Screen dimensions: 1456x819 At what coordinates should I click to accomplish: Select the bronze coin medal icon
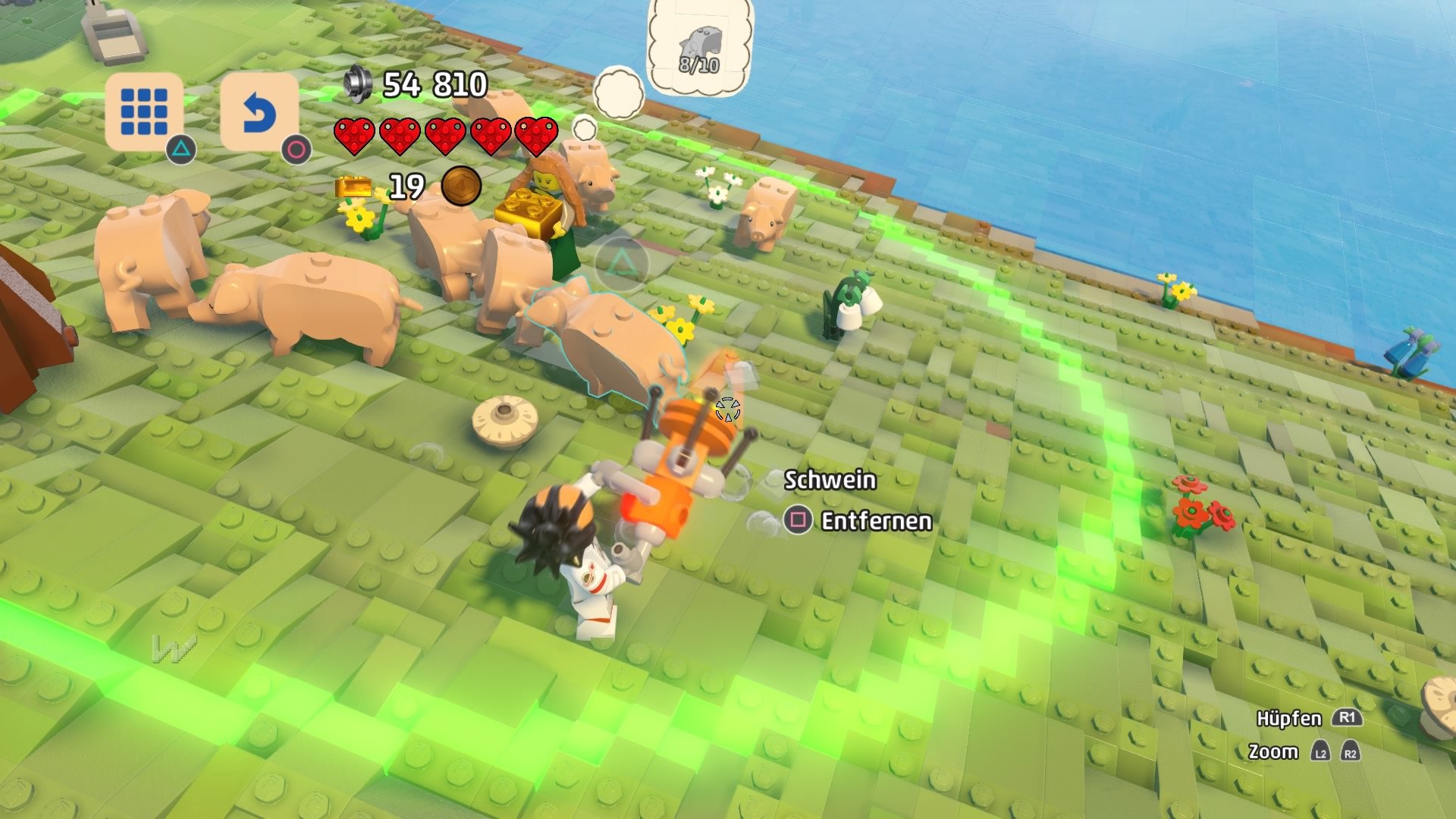(x=463, y=187)
